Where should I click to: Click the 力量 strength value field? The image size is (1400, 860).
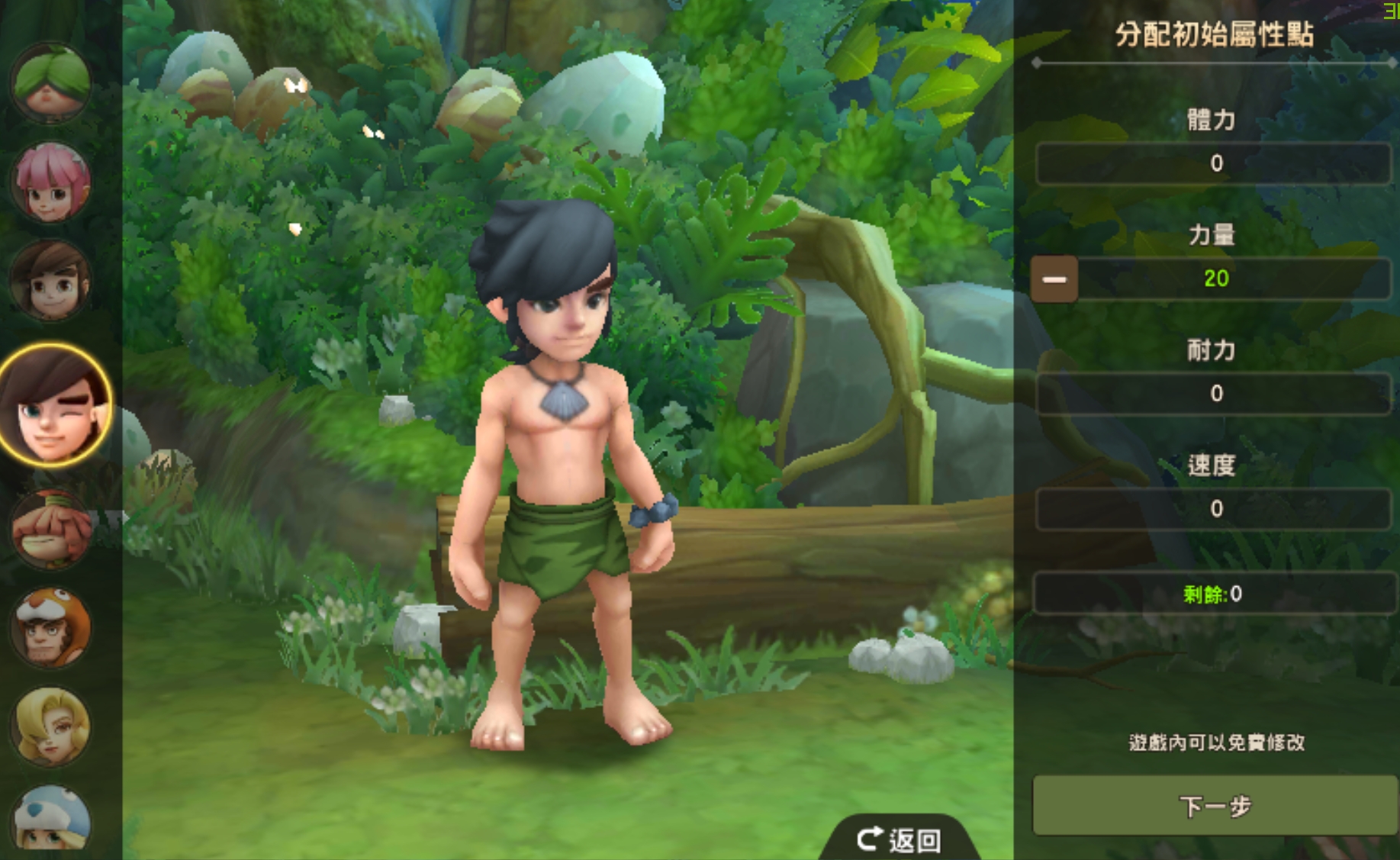(1231, 279)
